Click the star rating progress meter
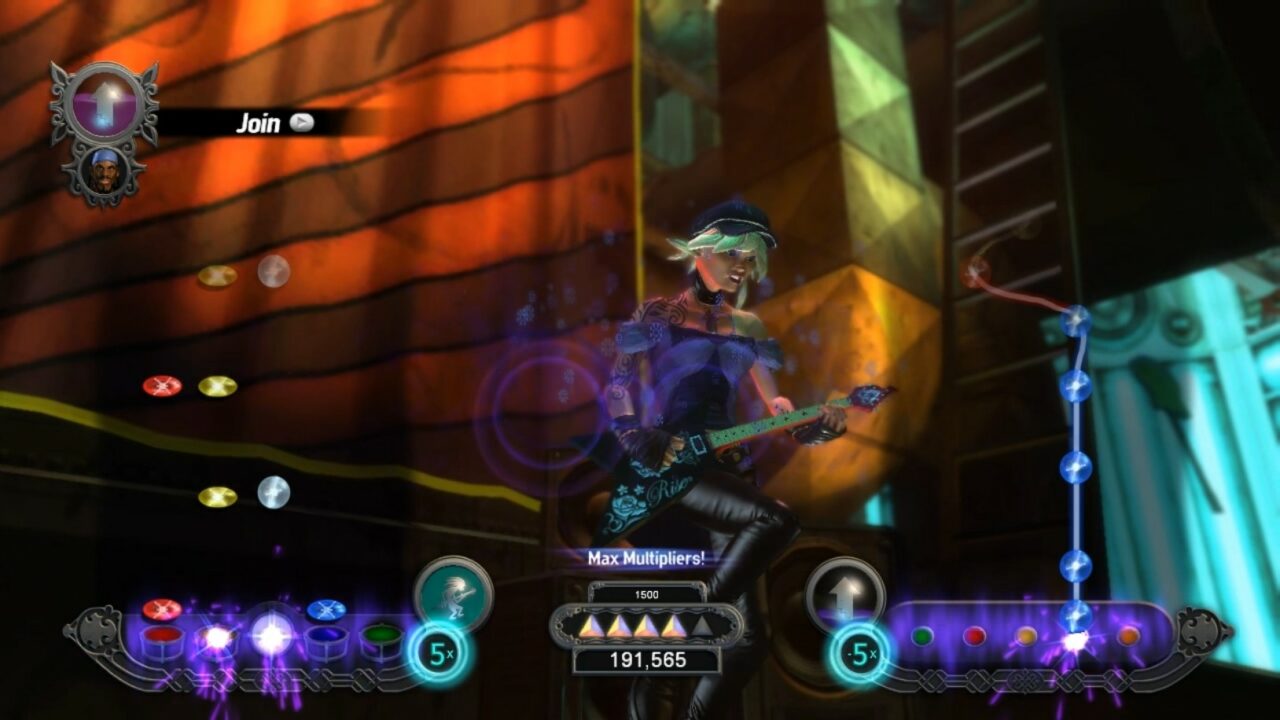Image resolution: width=1280 pixels, height=720 pixels. (645, 627)
